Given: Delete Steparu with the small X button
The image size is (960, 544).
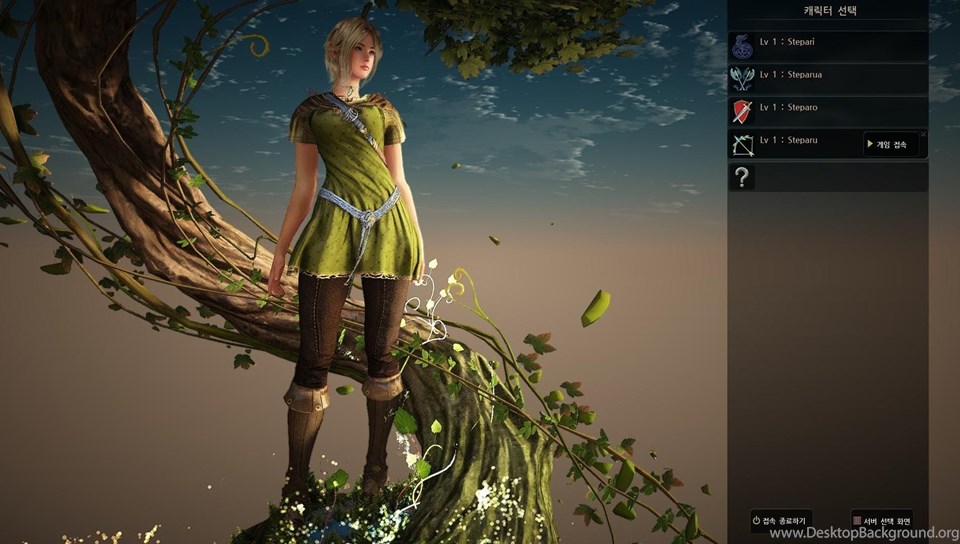Looking at the screenshot, I should (923, 134).
